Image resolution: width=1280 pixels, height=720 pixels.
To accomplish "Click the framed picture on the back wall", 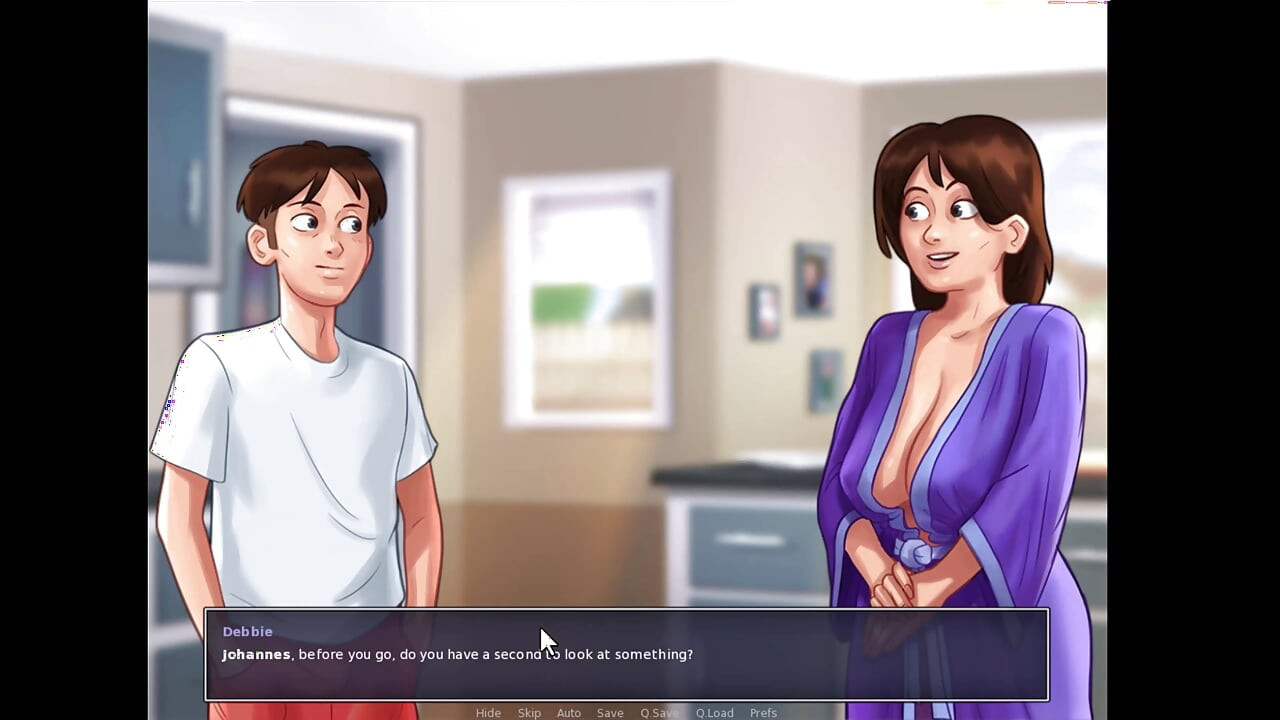I will point(812,280).
